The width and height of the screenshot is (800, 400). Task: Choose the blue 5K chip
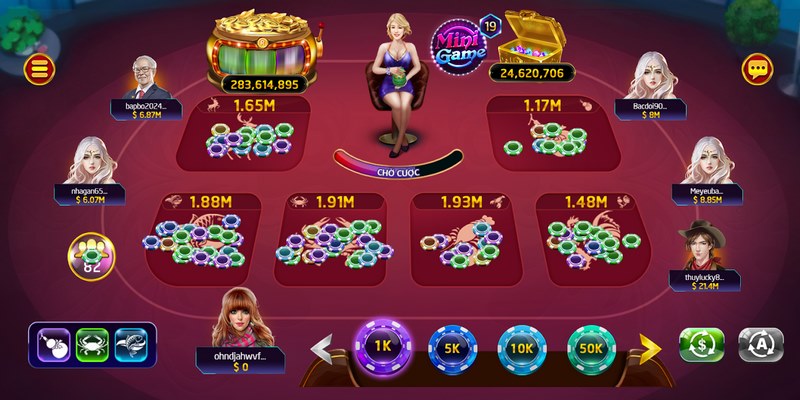click(x=450, y=348)
